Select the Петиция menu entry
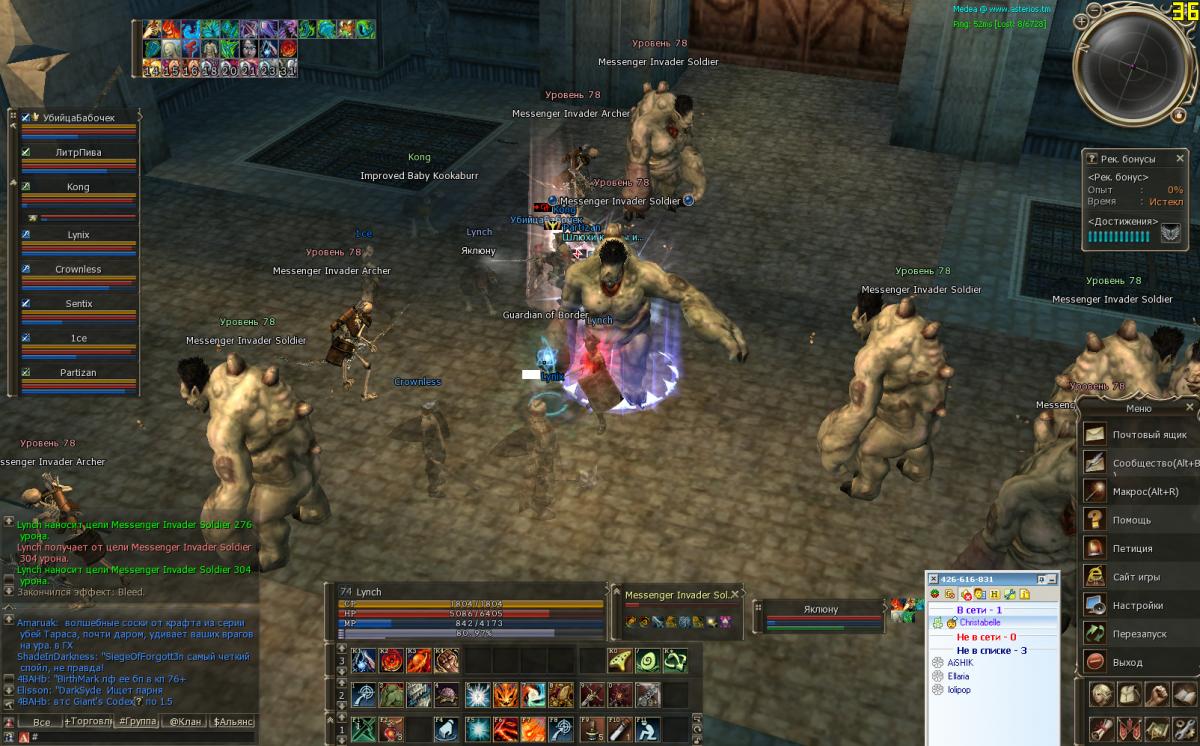 [1132, 548]
